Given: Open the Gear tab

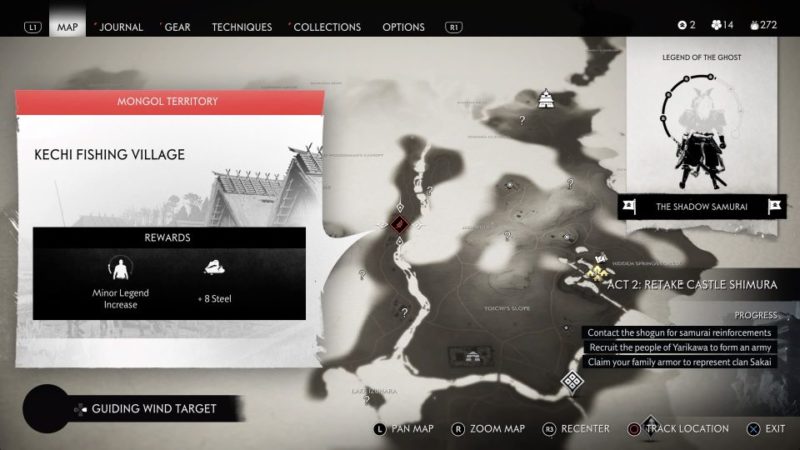Looking at the screenshot, I should click(x=177, y=27).
